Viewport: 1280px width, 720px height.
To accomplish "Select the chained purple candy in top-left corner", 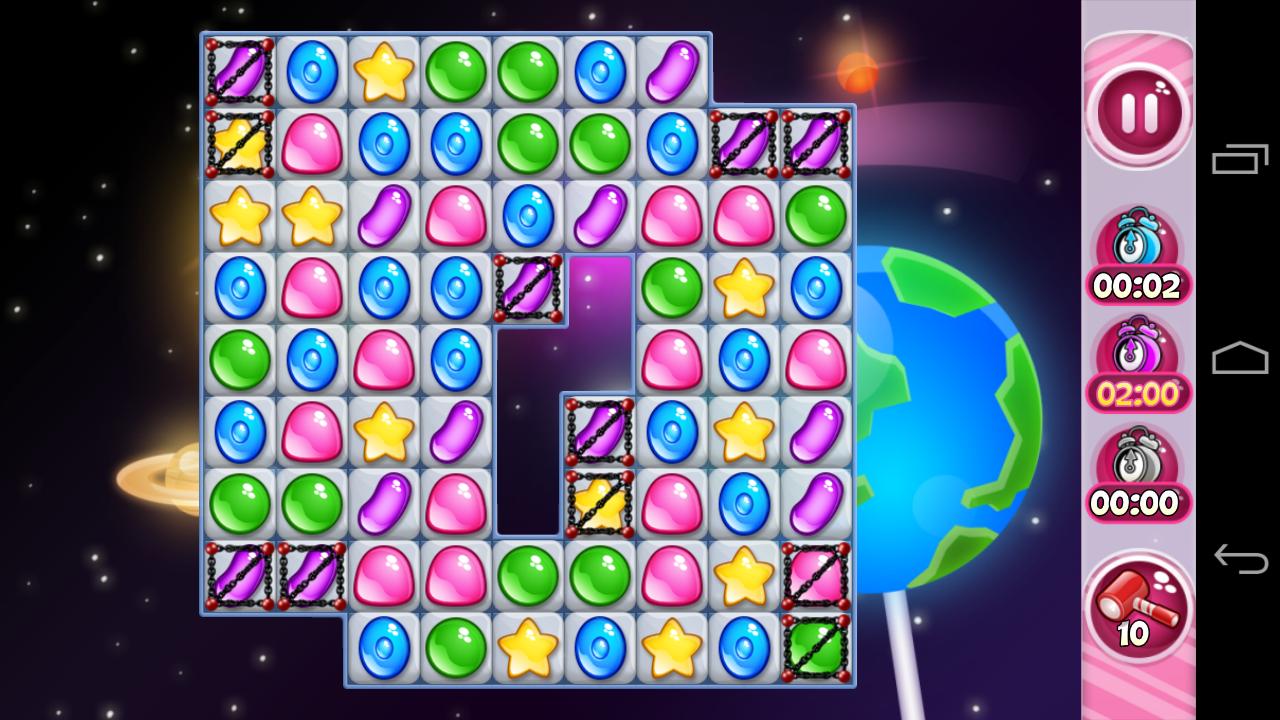I will 238,68.
